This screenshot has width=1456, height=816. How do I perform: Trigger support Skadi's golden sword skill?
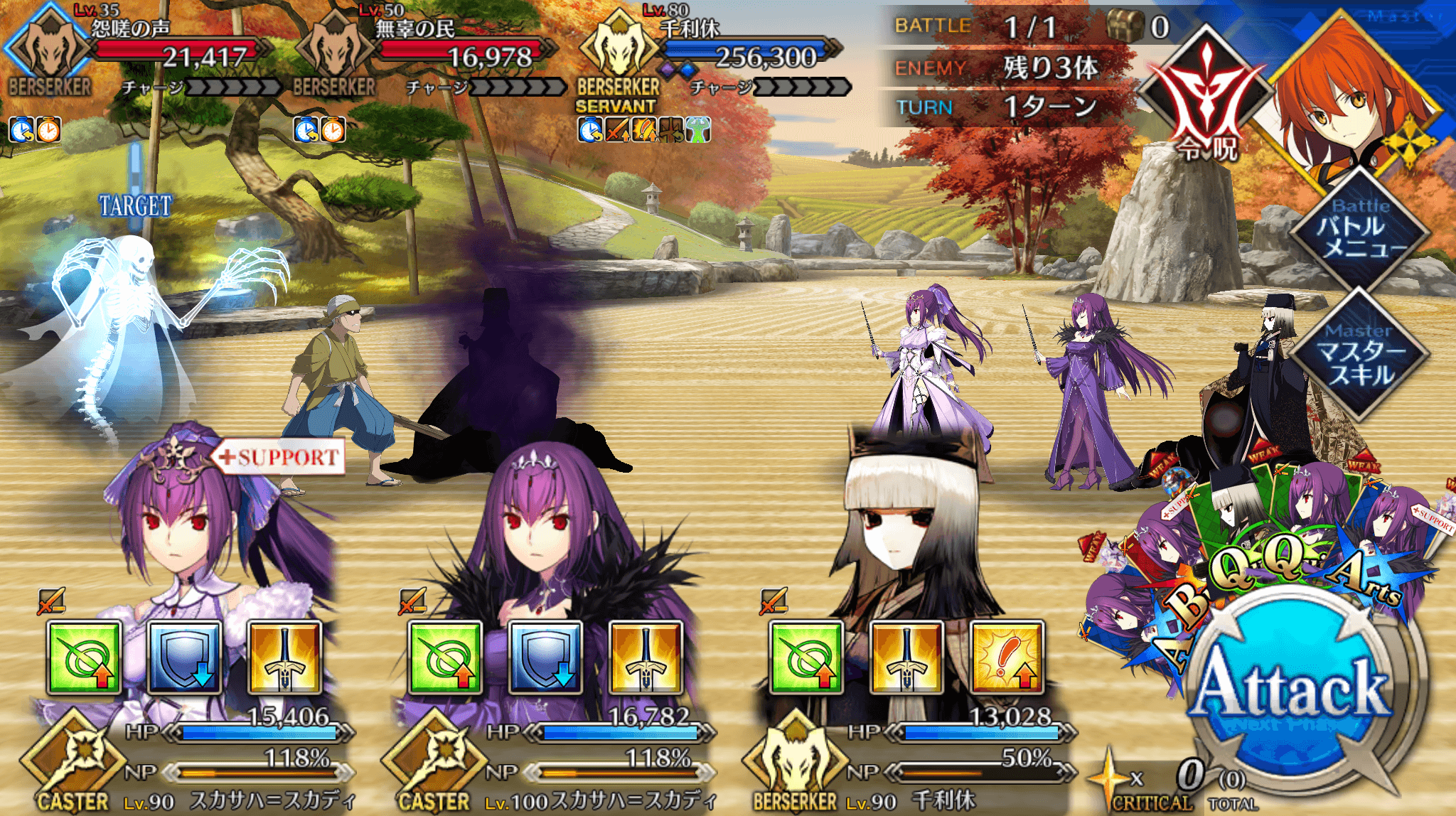point(284,658)
